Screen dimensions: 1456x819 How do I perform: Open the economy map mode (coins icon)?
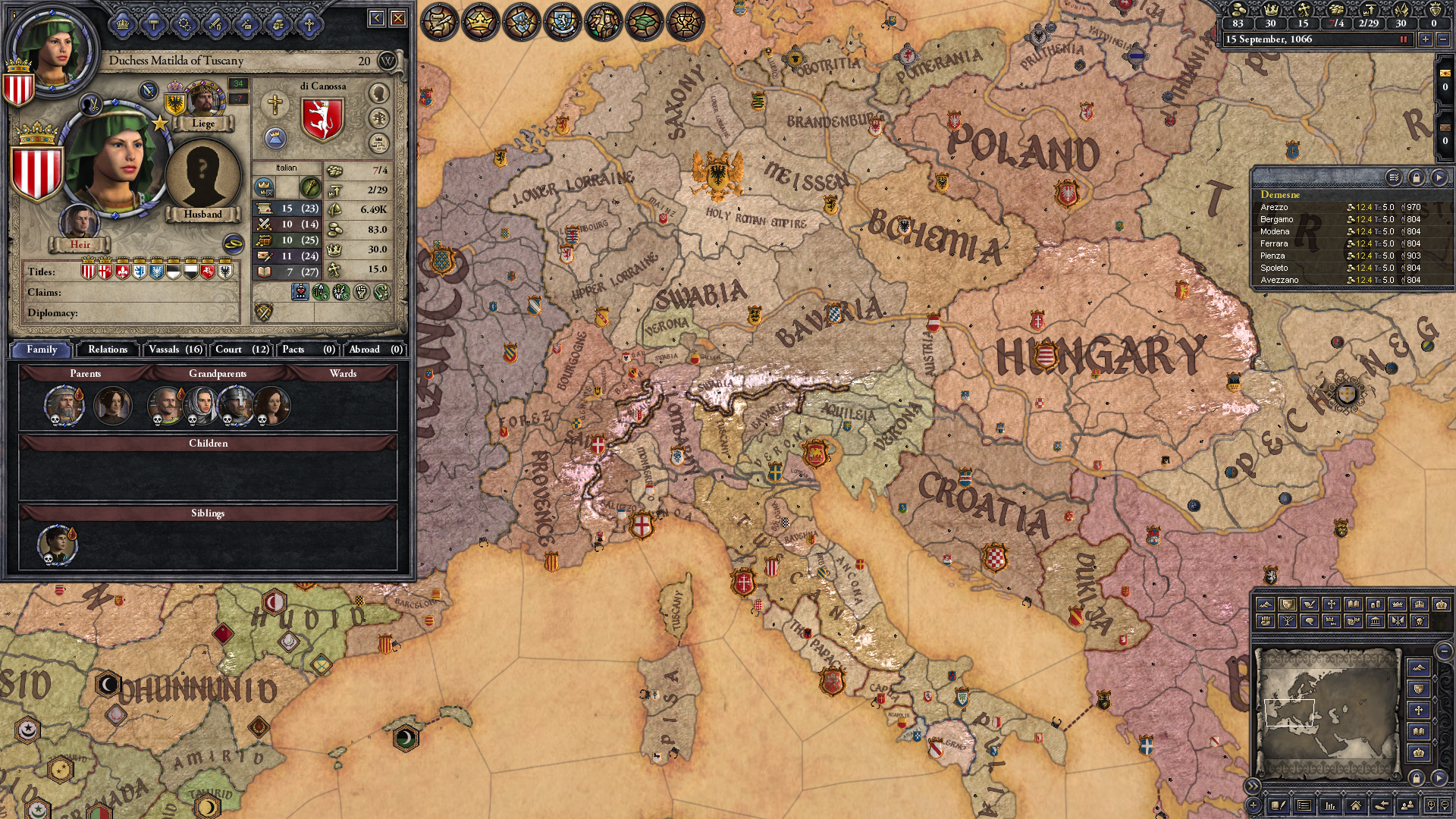coord(1376,605)
